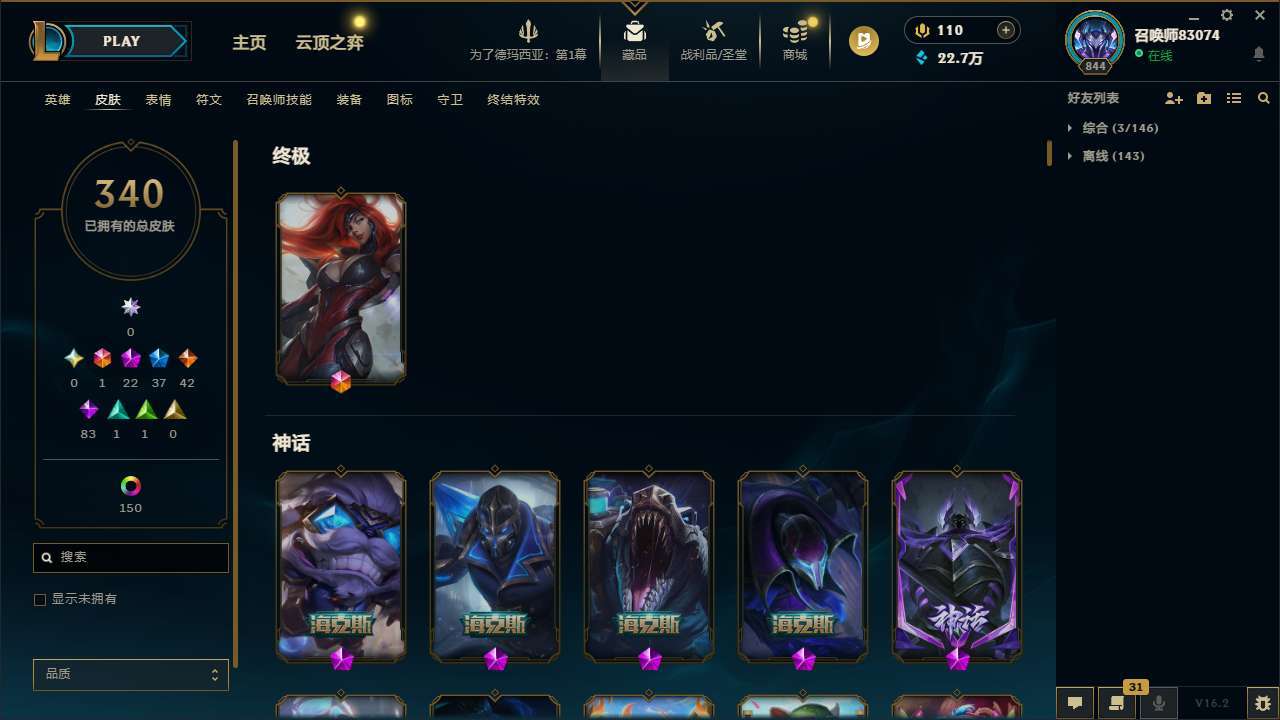Open the 战利品/圣堂 loot icon
Screen dimensions: 1280x720
point(714,30)
